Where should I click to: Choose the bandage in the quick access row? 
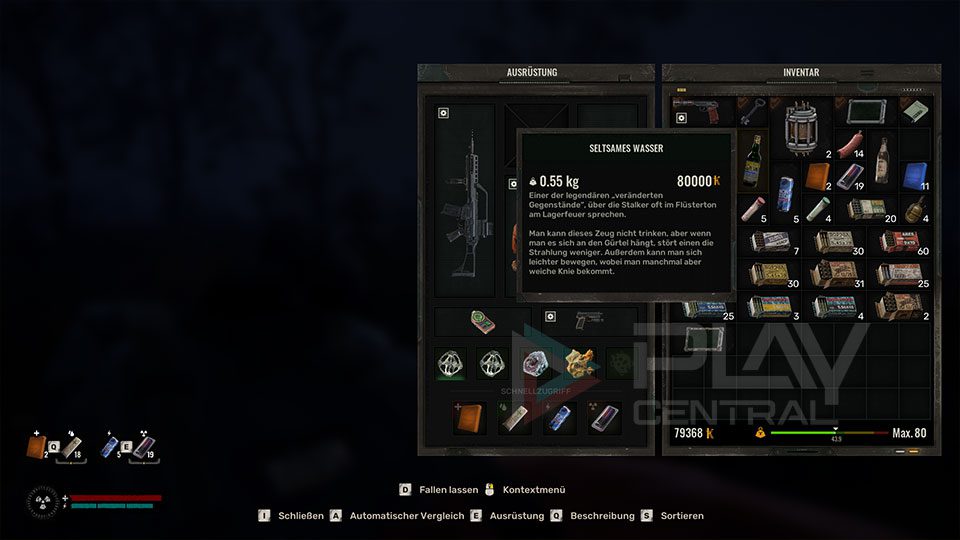(x=517, y=418)
